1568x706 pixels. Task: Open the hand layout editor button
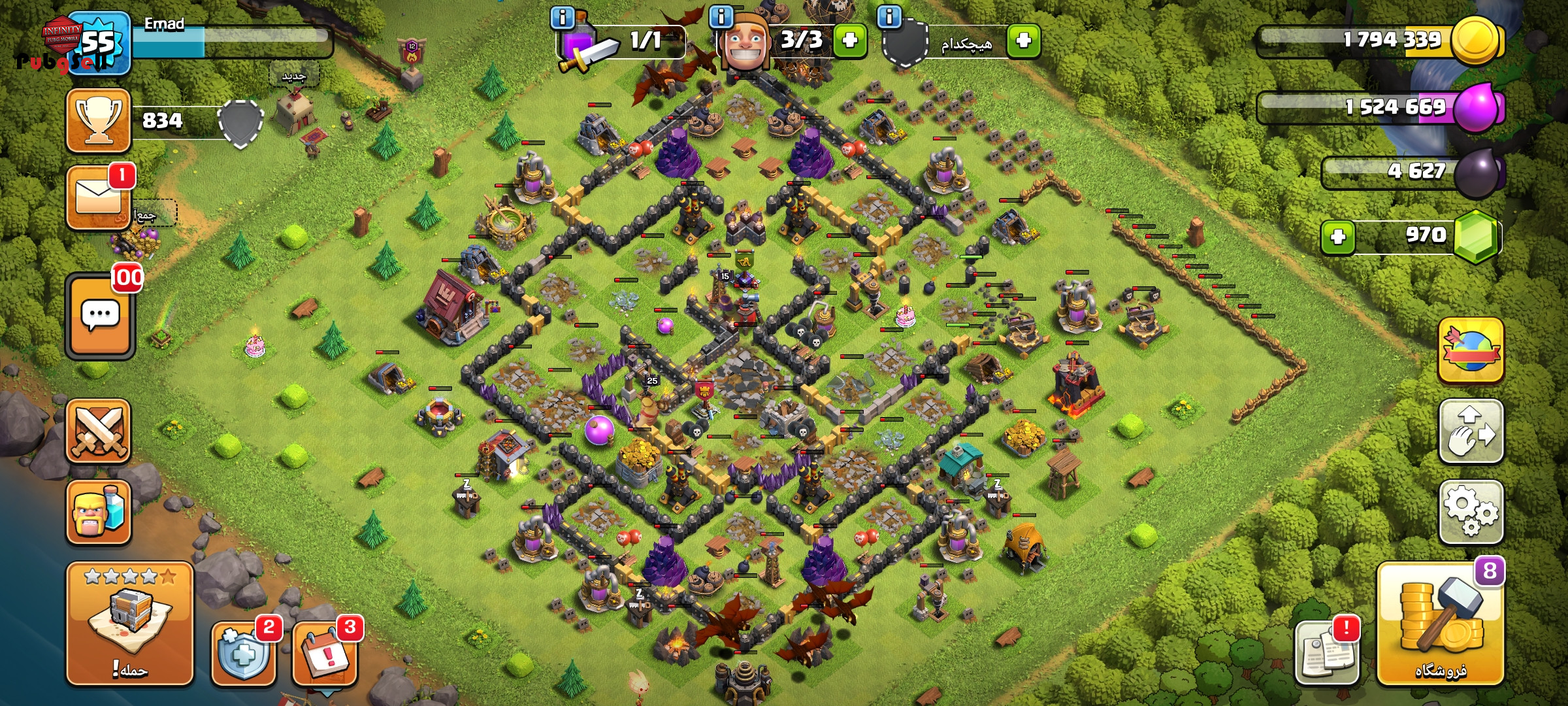[x=1471, y=431]
